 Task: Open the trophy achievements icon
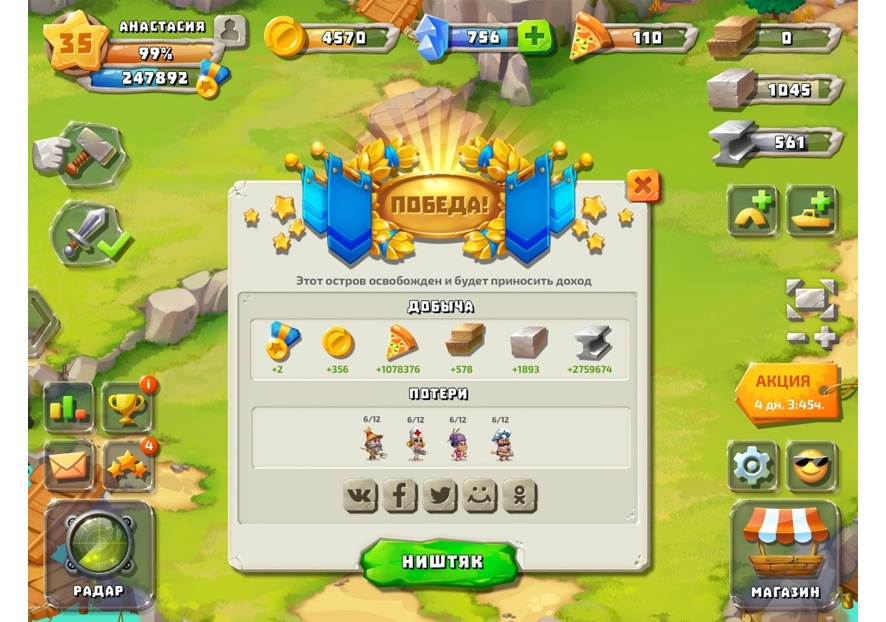127,408
